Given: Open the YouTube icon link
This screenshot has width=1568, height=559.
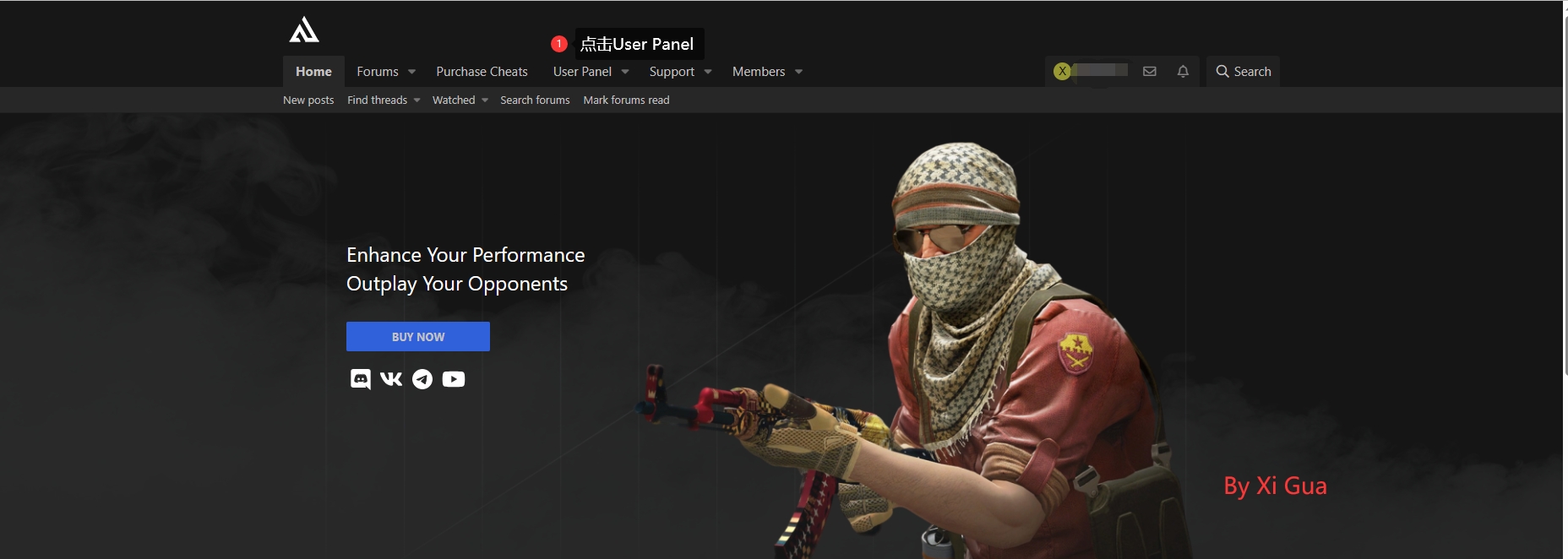Looking at the screenshot, I should pos(454,379).
